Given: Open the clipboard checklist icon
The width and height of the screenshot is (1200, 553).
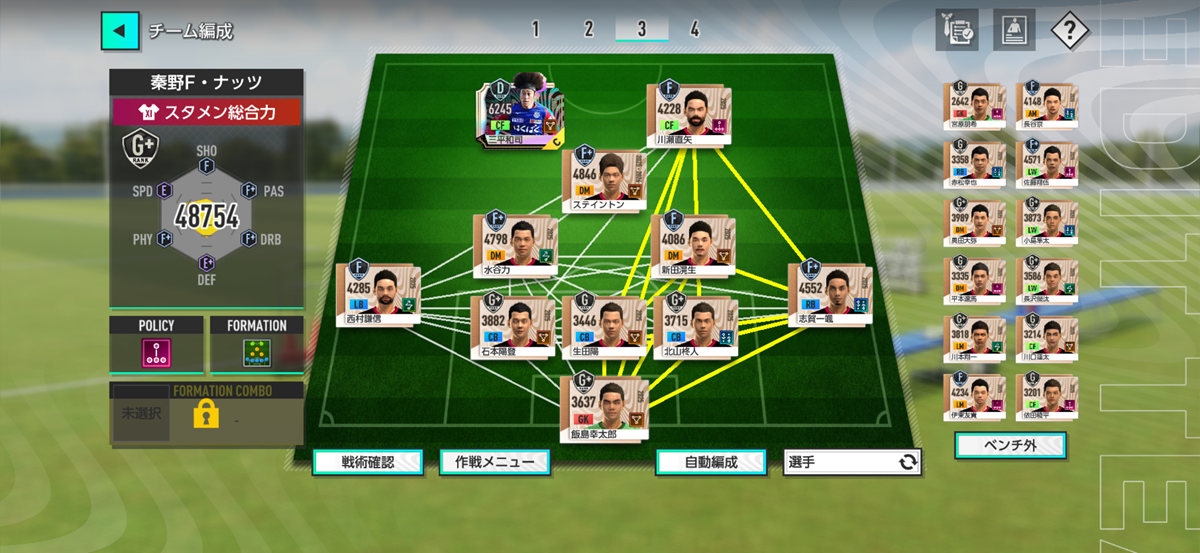Looking at the screenshot, I should [957, 30].
